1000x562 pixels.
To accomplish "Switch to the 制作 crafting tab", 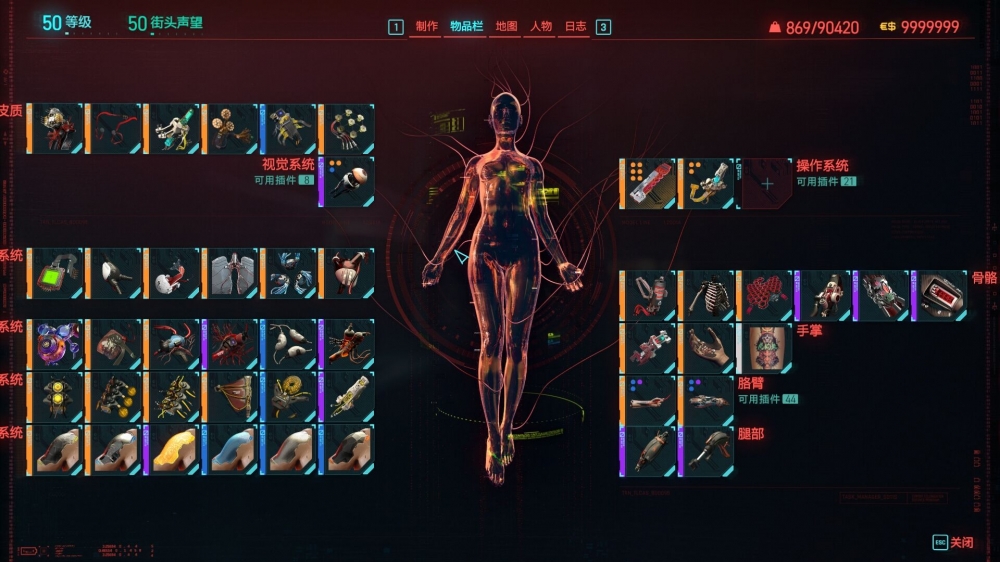I will pyautogui.click(x=426, y=27).
